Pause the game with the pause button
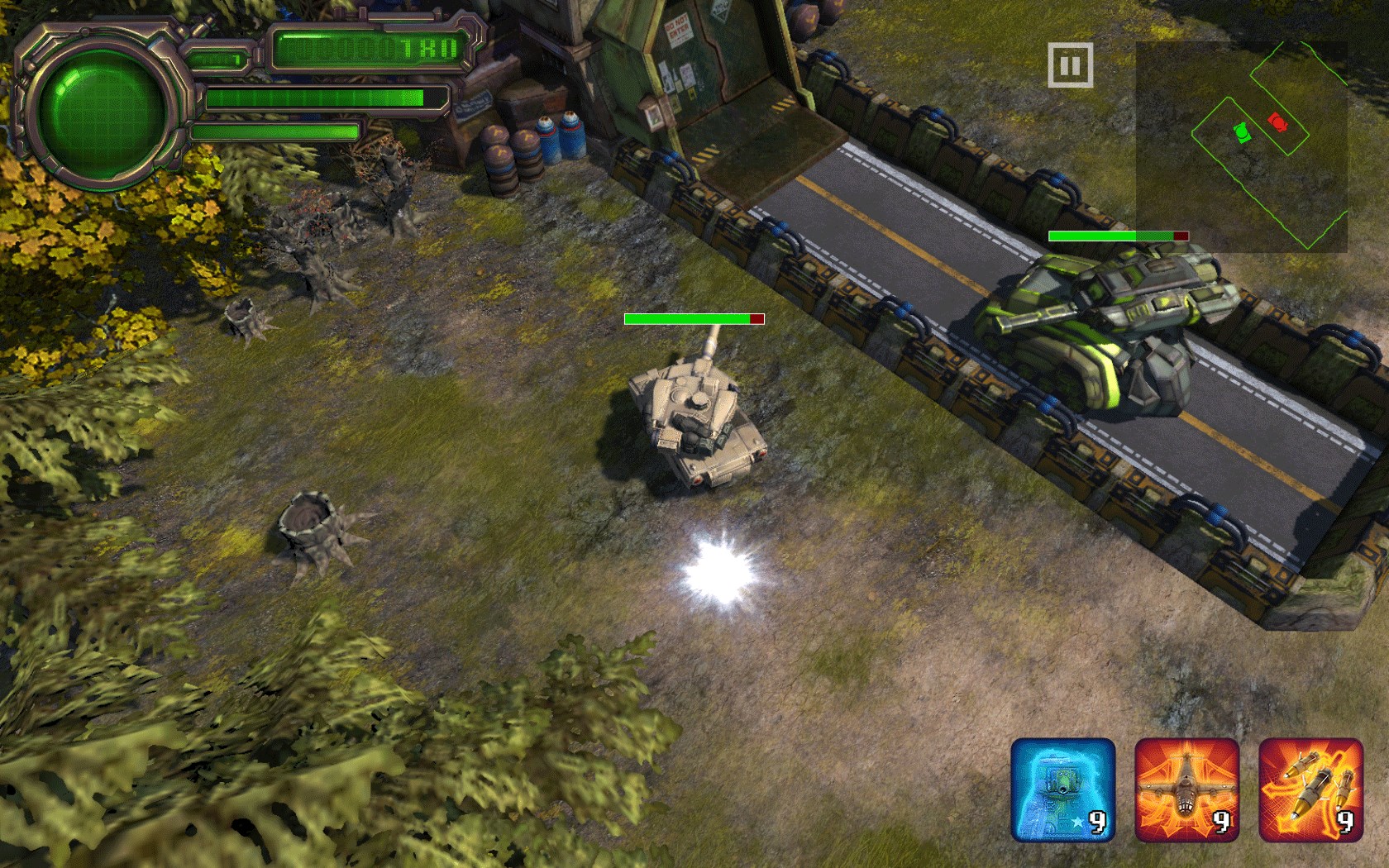This screenshot has width=1389, height=868. pos(1071,64)
